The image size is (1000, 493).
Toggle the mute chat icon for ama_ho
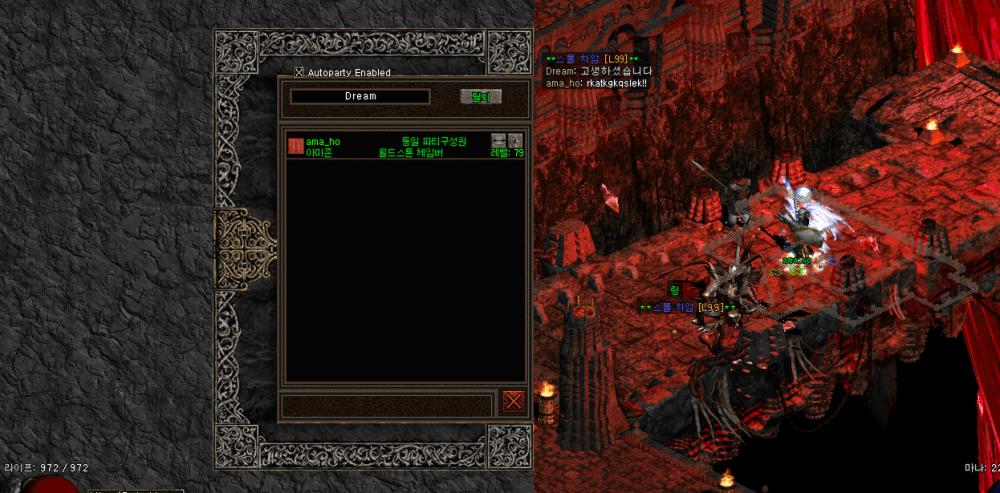tap(499, 140)
